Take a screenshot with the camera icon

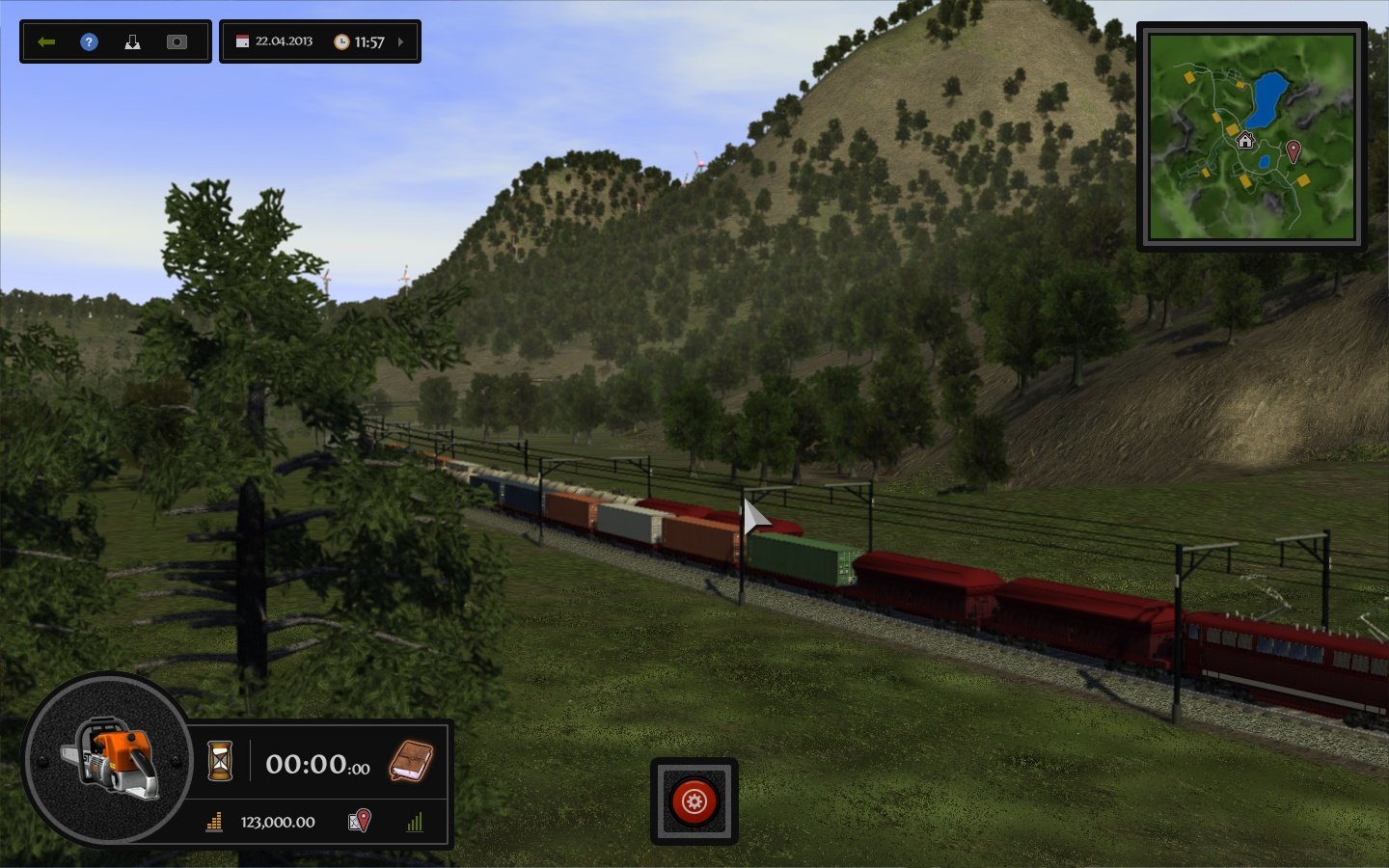point(177,41)
